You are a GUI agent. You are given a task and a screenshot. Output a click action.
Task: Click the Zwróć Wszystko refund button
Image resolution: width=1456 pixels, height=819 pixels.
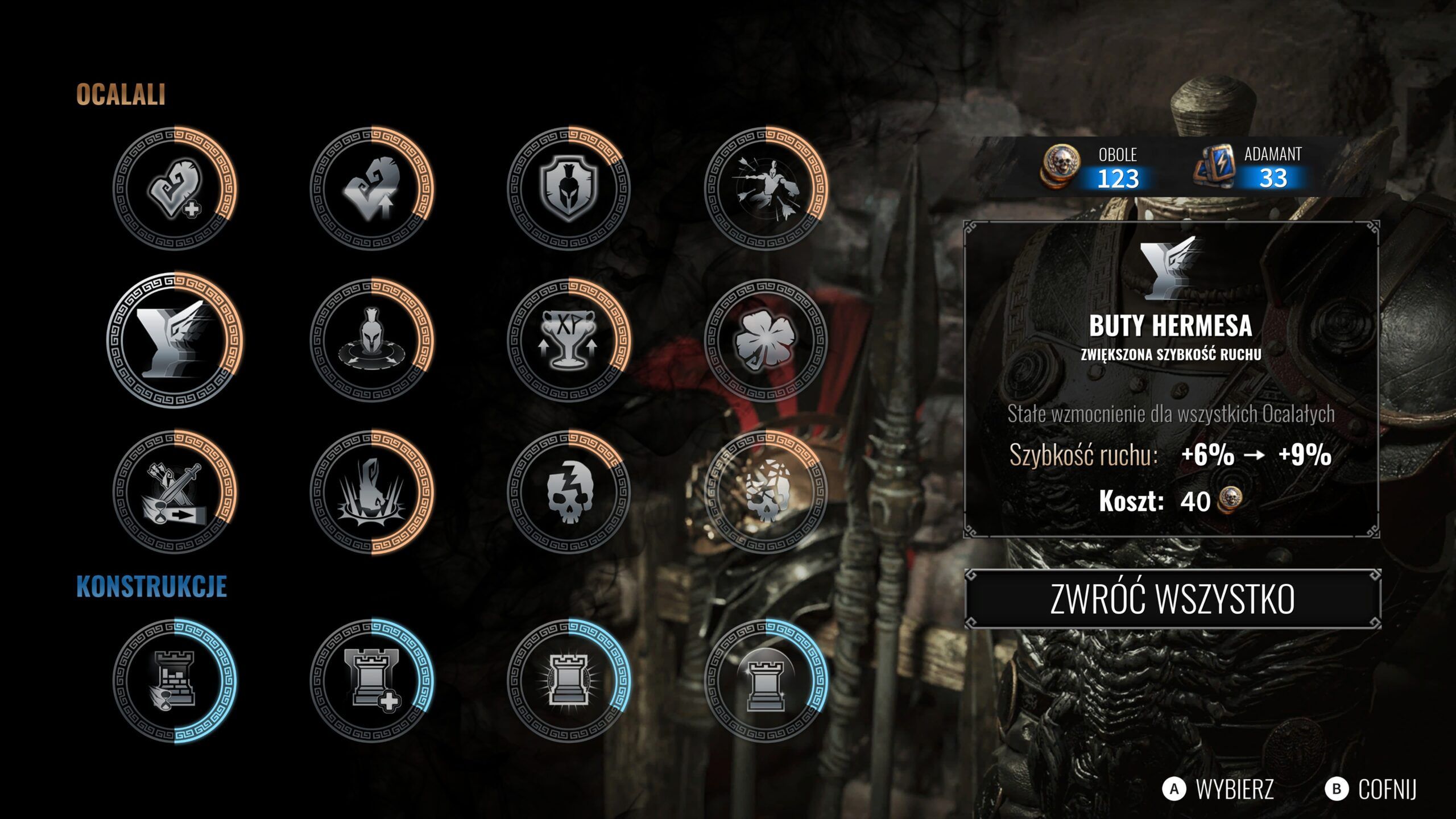coord(1172,599)
